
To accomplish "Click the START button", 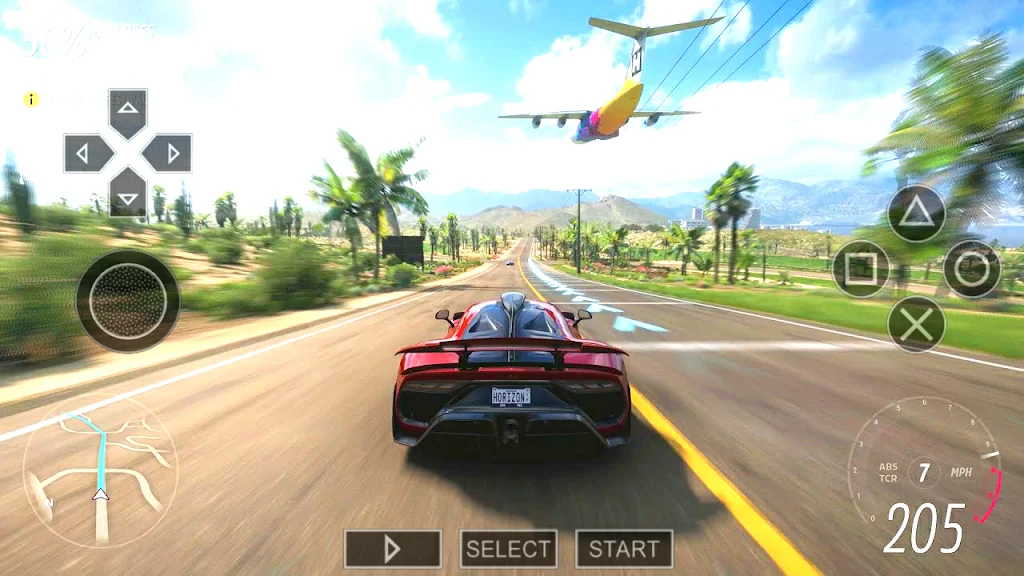I will click(x=624, y=548).
